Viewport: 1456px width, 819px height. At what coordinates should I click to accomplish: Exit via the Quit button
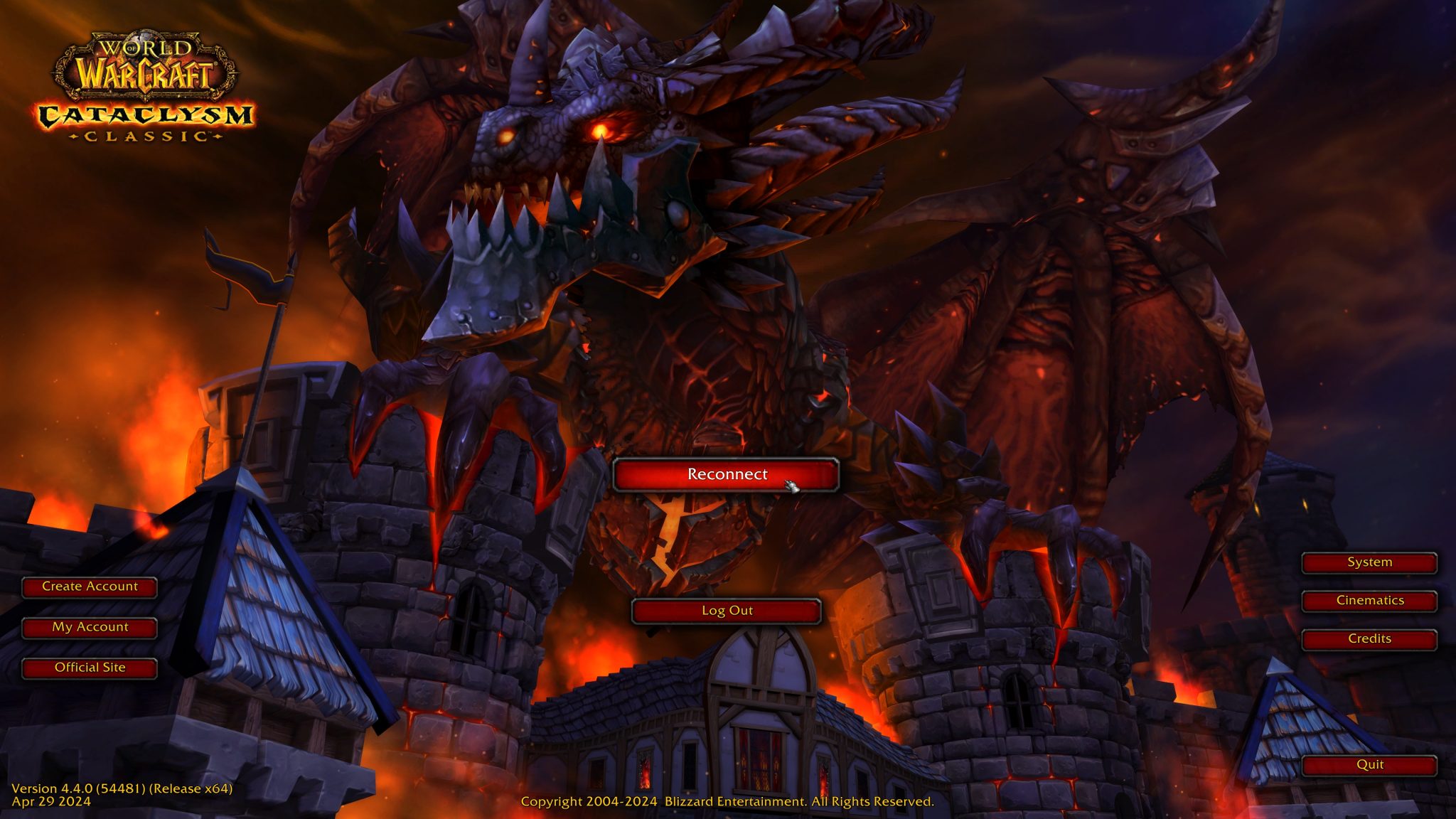(1369, 764)
